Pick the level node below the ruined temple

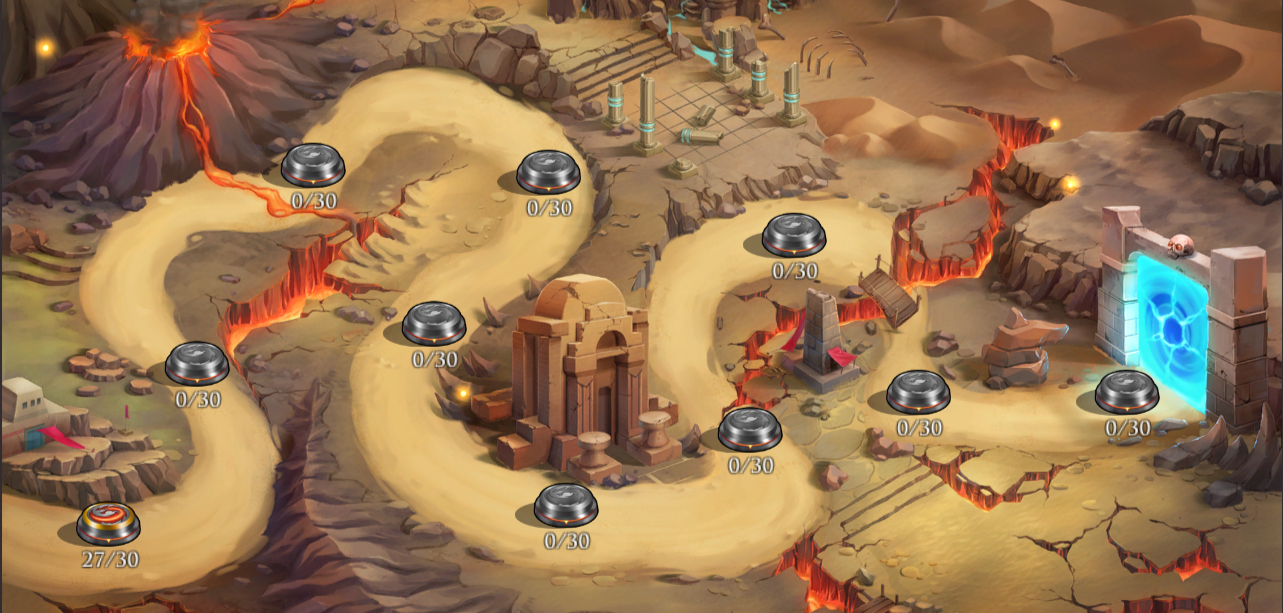pos(566,505)
